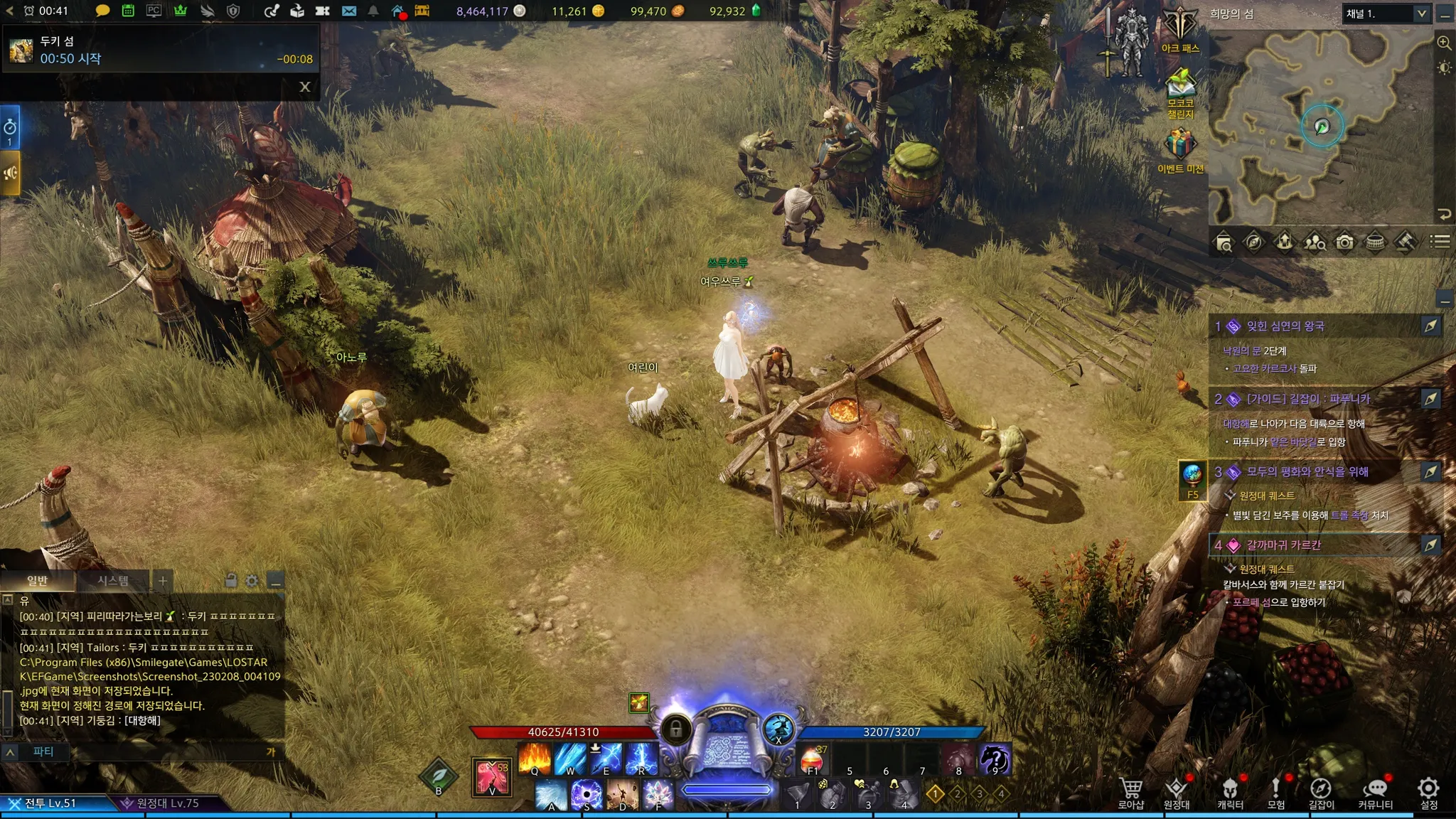This screenshot has width=1456, height=819.
Task: Open the 이벤트 미션 gift icon
Action: [x=1179, y=148]
